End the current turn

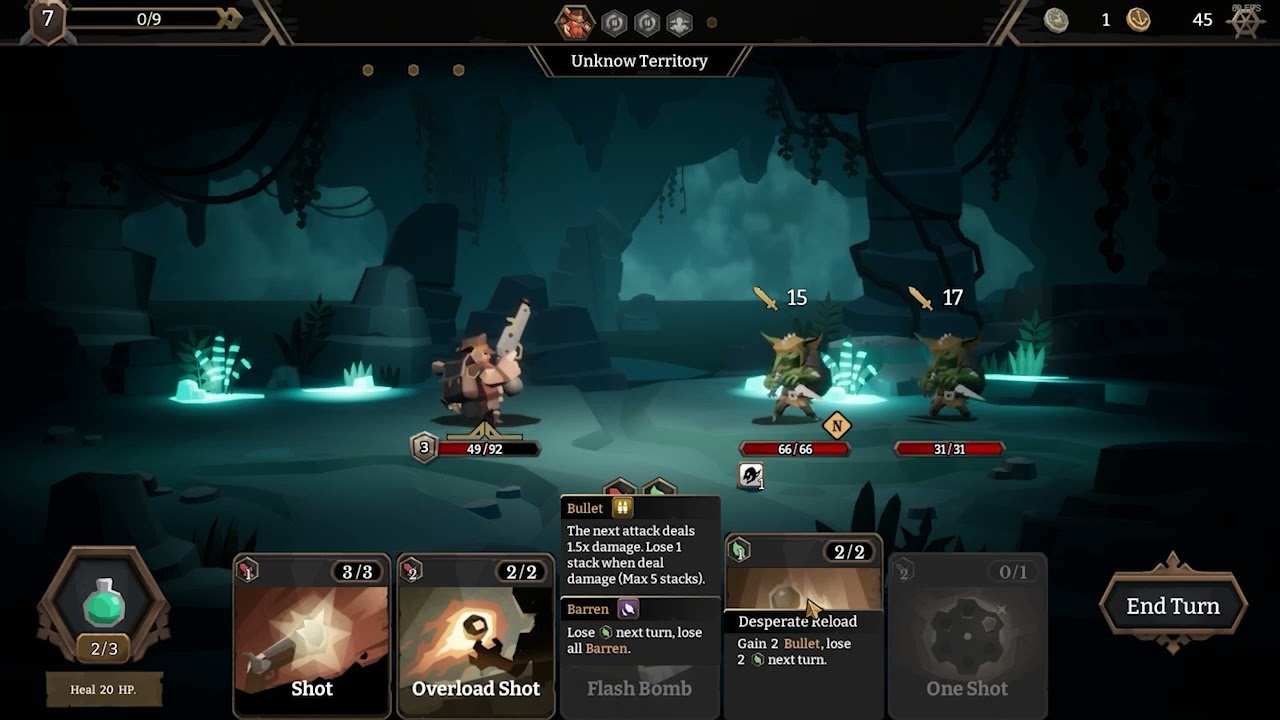[1172, 606]
